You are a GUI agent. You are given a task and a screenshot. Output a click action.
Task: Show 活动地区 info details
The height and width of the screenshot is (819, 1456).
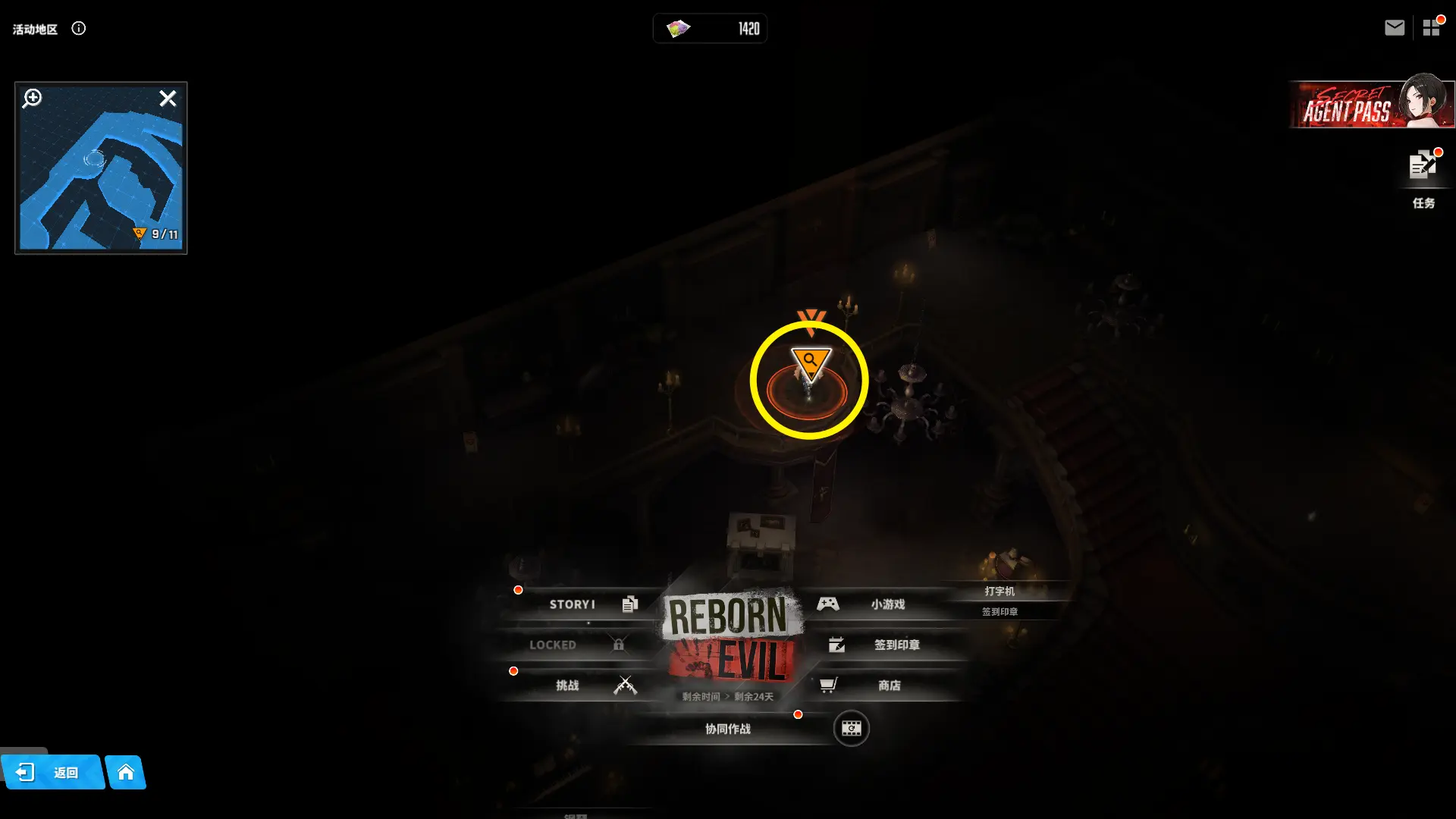coord(79,29)
